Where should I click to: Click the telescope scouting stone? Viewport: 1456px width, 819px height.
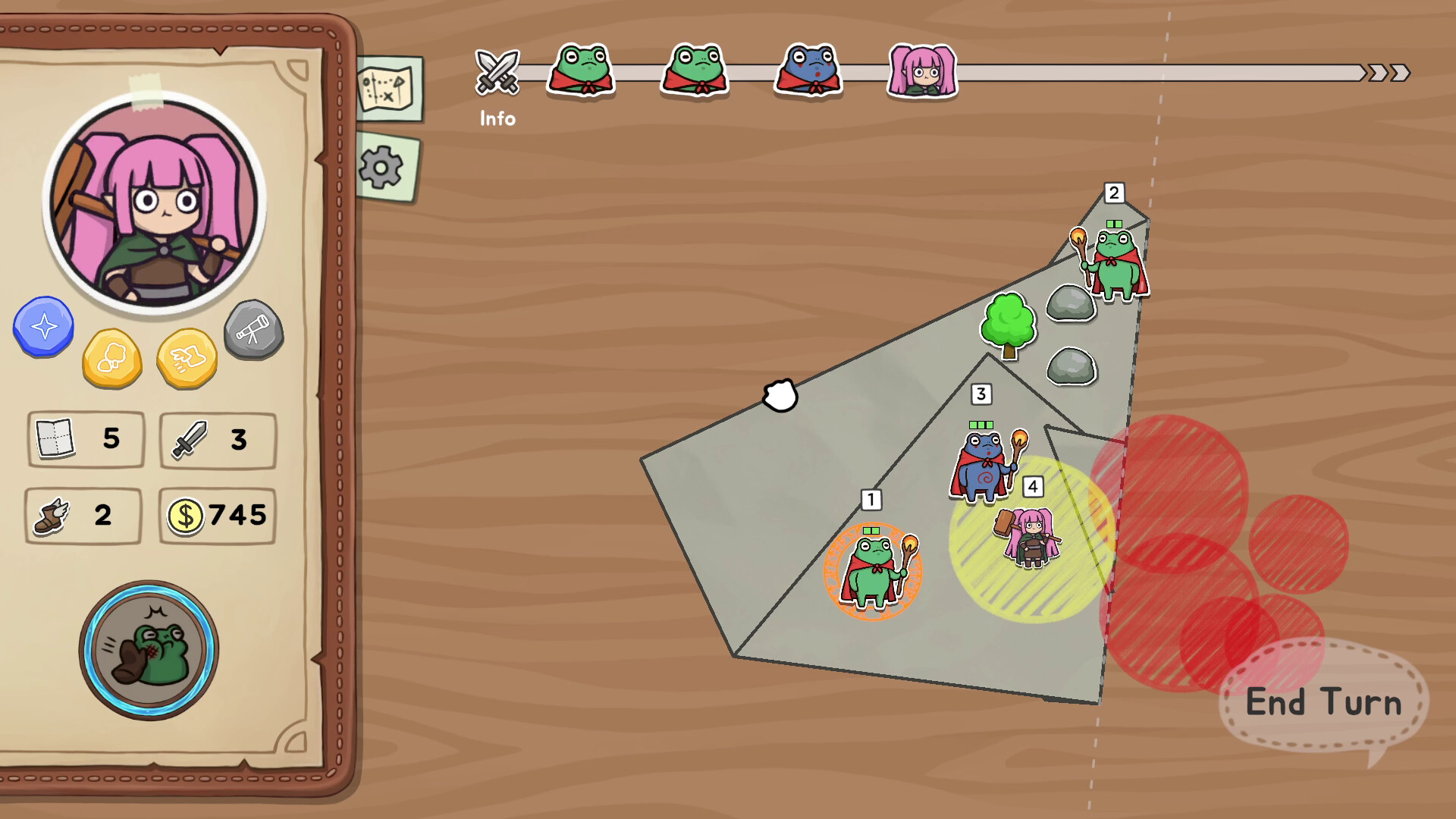click(253, 329)
